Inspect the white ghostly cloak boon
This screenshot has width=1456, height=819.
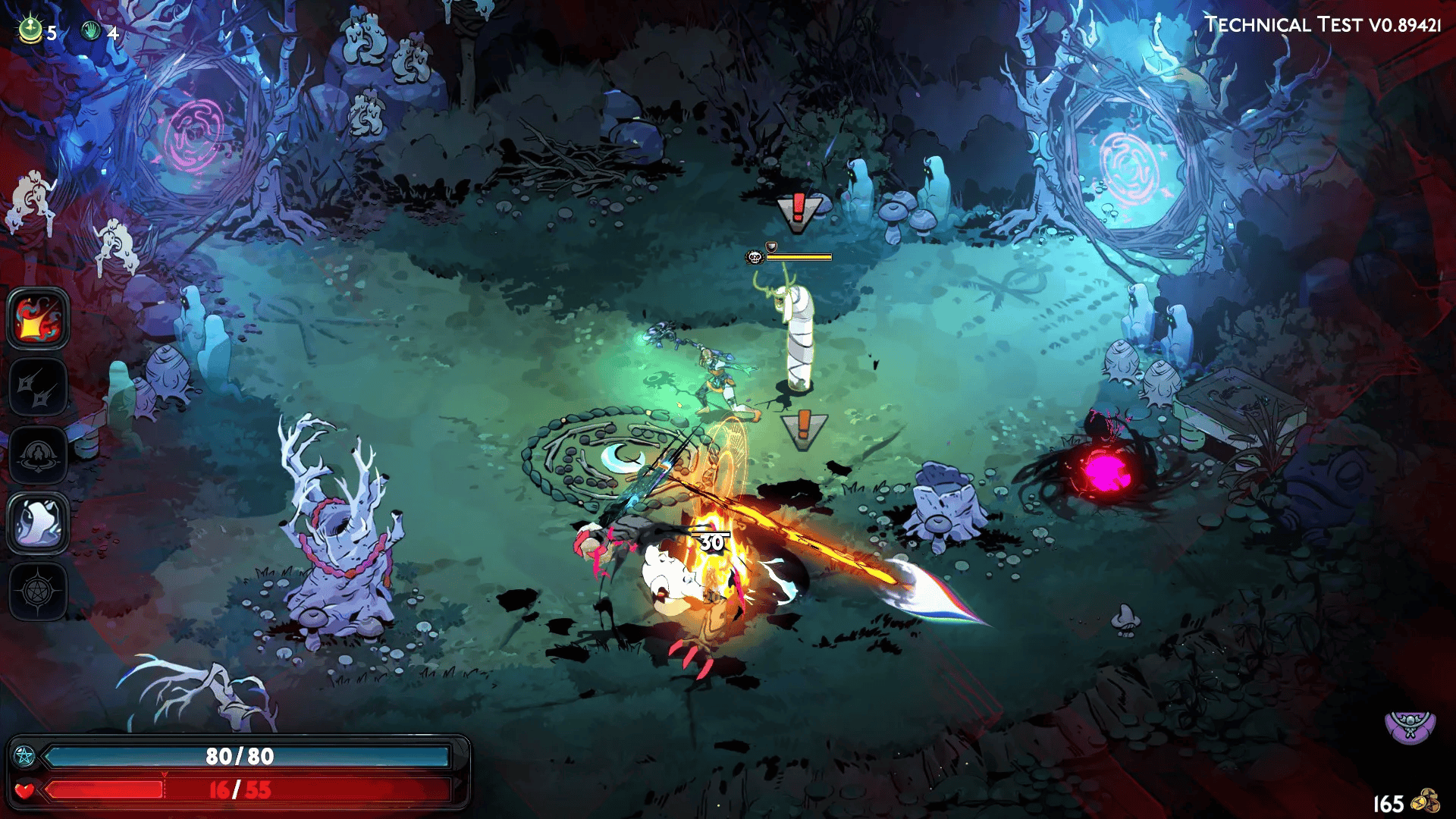pos(38,523)
